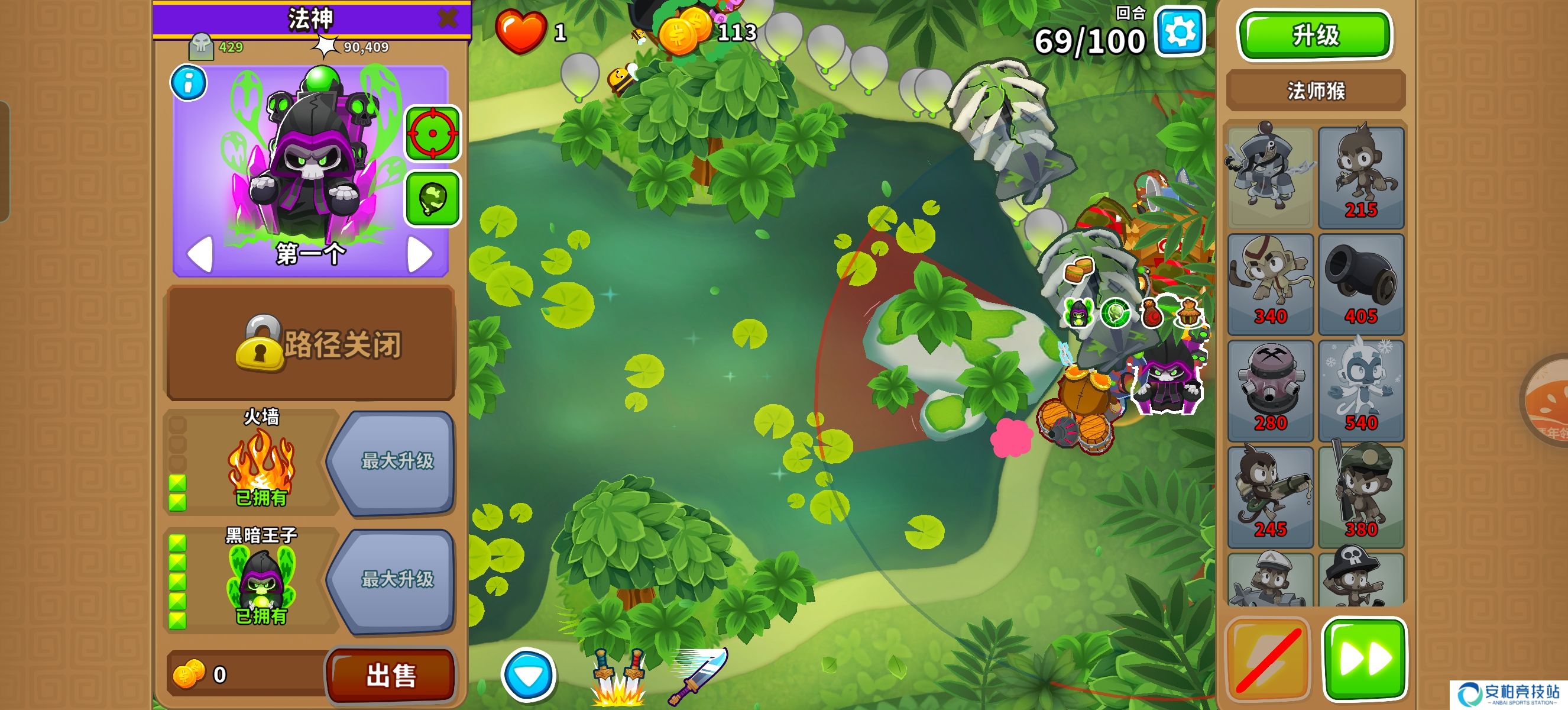The width and height of the screenshot is (1568, 710).
Task: Open the tower info button
Action: point(189,83)
